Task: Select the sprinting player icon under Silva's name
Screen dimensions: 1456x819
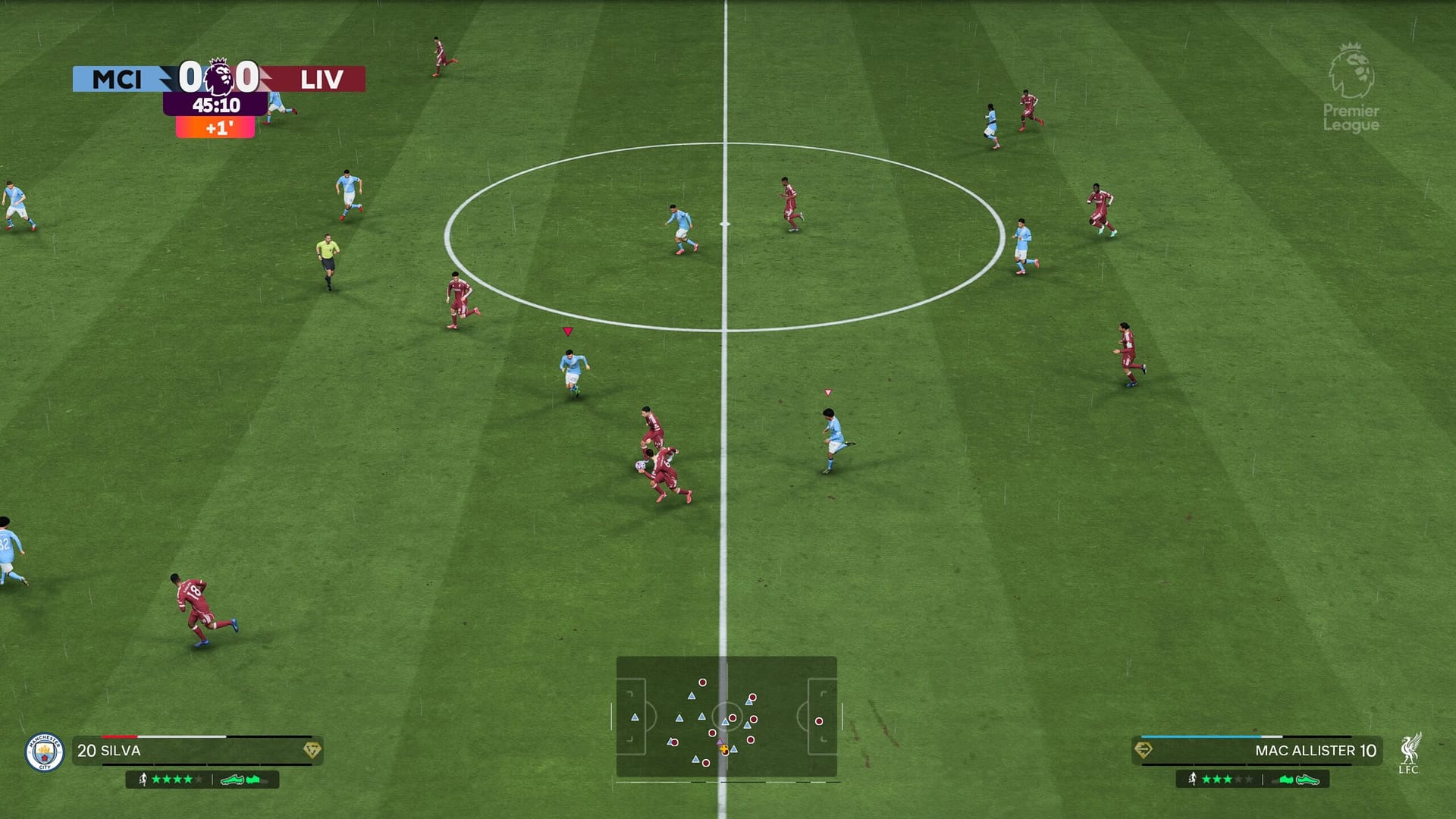Action: [144, 780]
